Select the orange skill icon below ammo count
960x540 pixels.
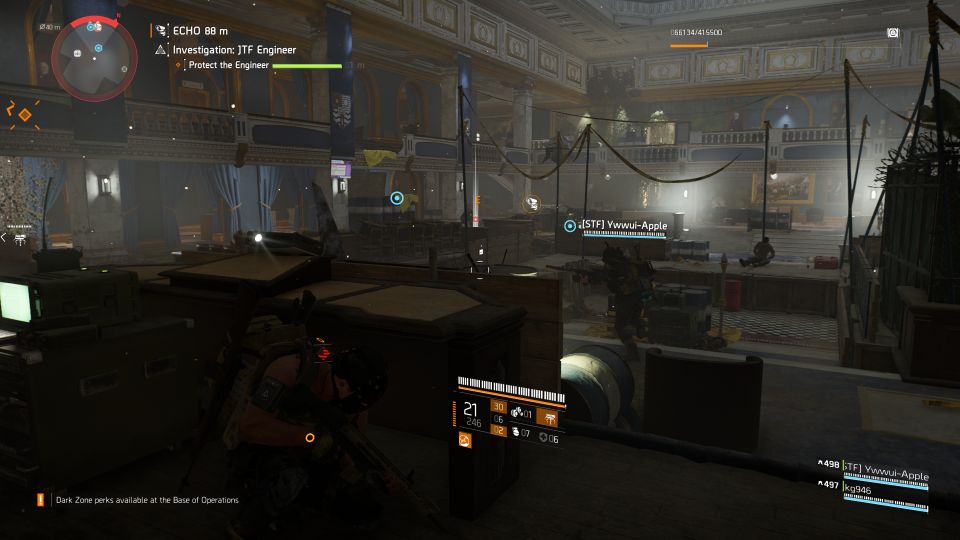[x=465, y=439]
